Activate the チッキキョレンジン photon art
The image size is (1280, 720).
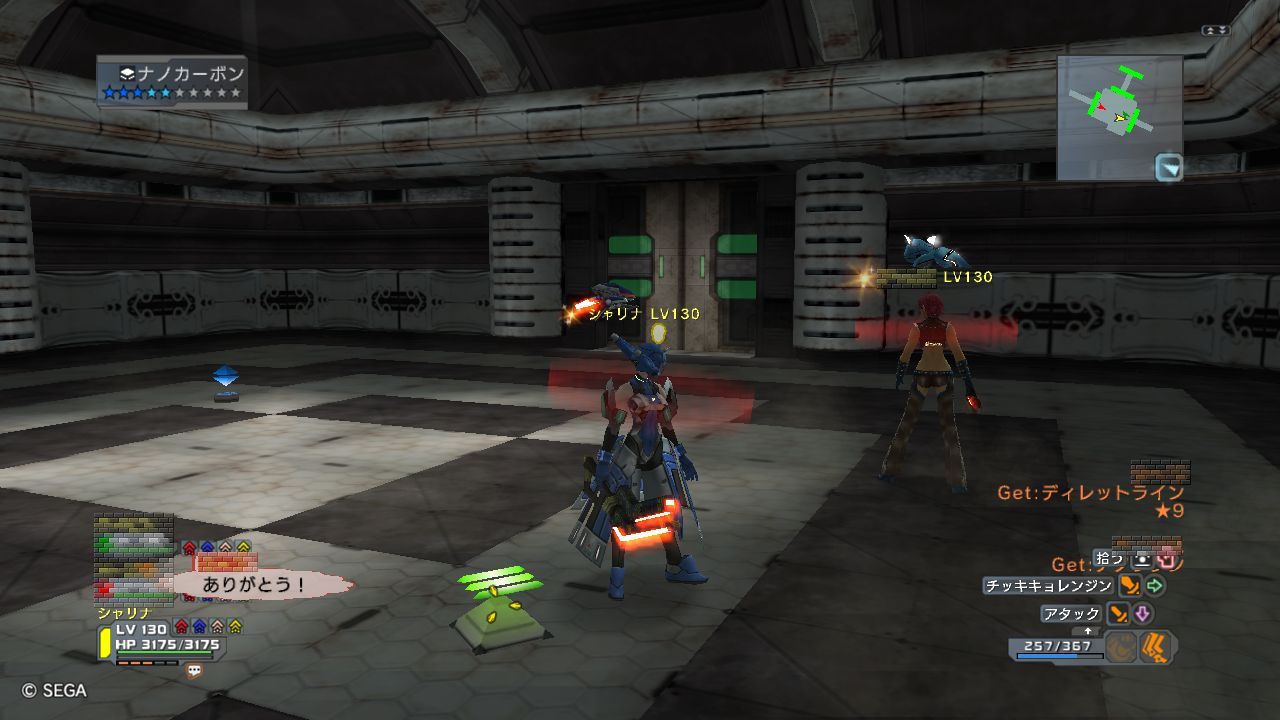pyautogui.click(x=1048, y=586)
